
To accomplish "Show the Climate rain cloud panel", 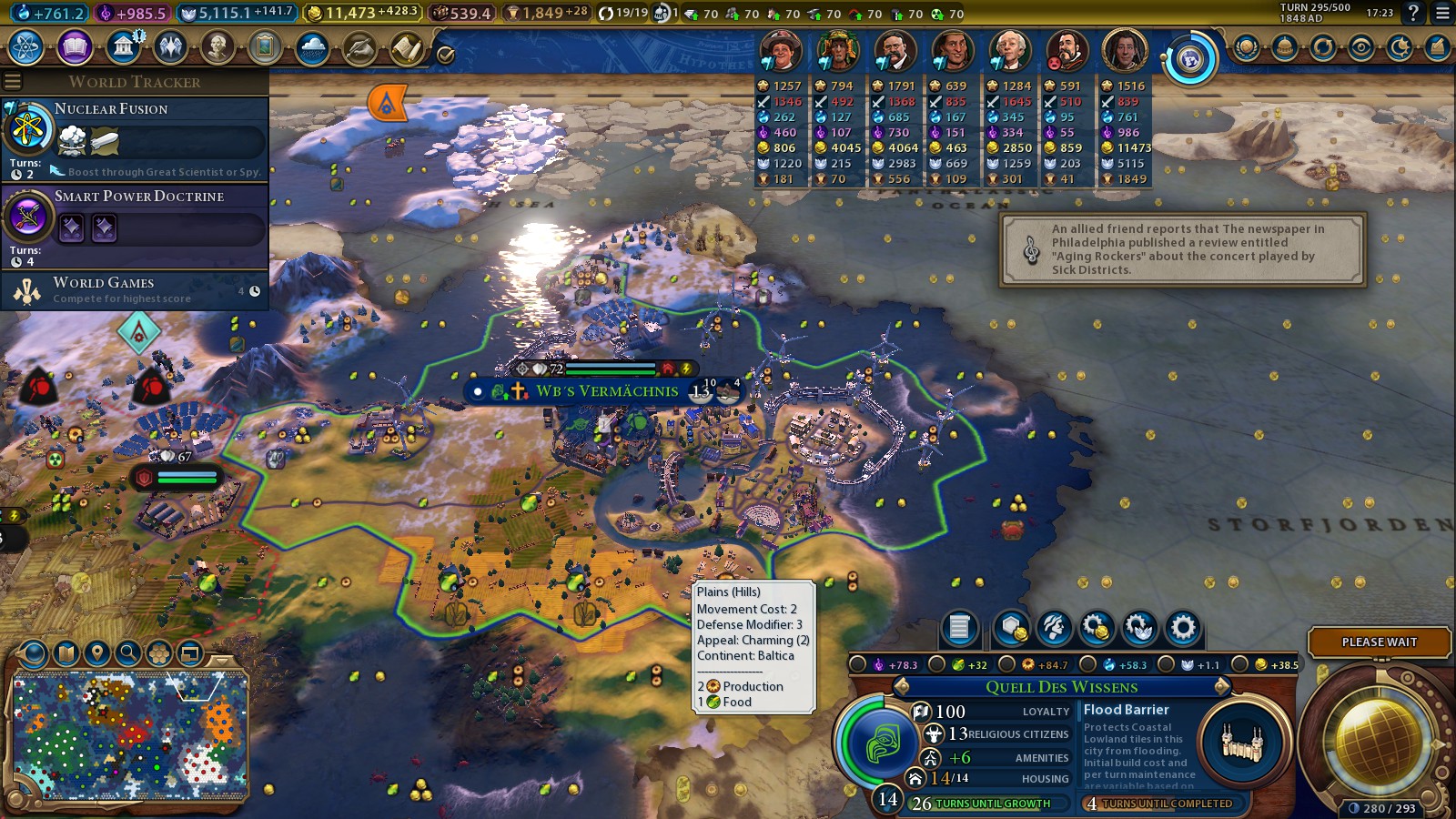I will coord(312,47).
